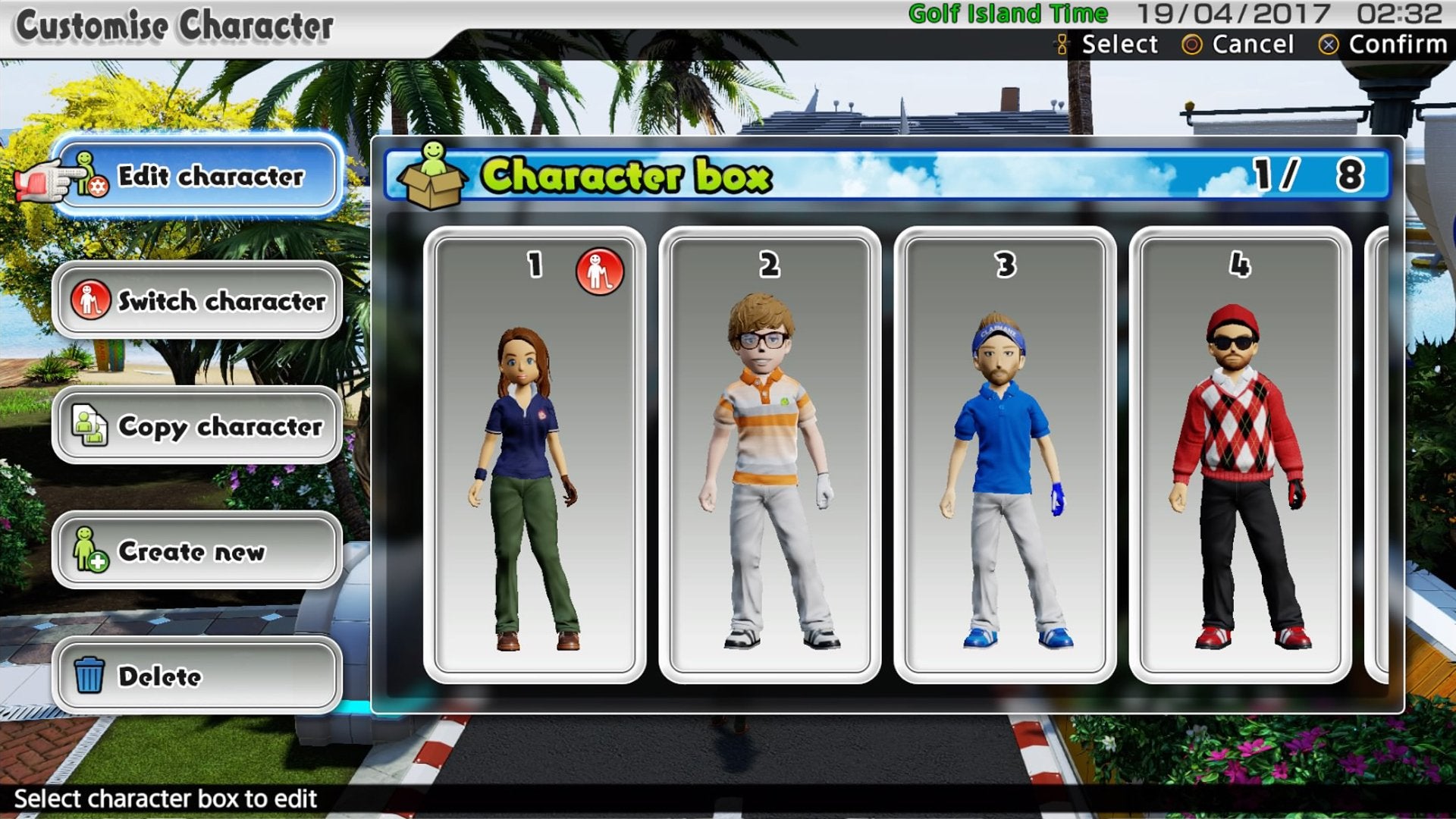Choose the Switch character menu option
Viewport: 1456px width, 819px height.
(x=197, y=300)
